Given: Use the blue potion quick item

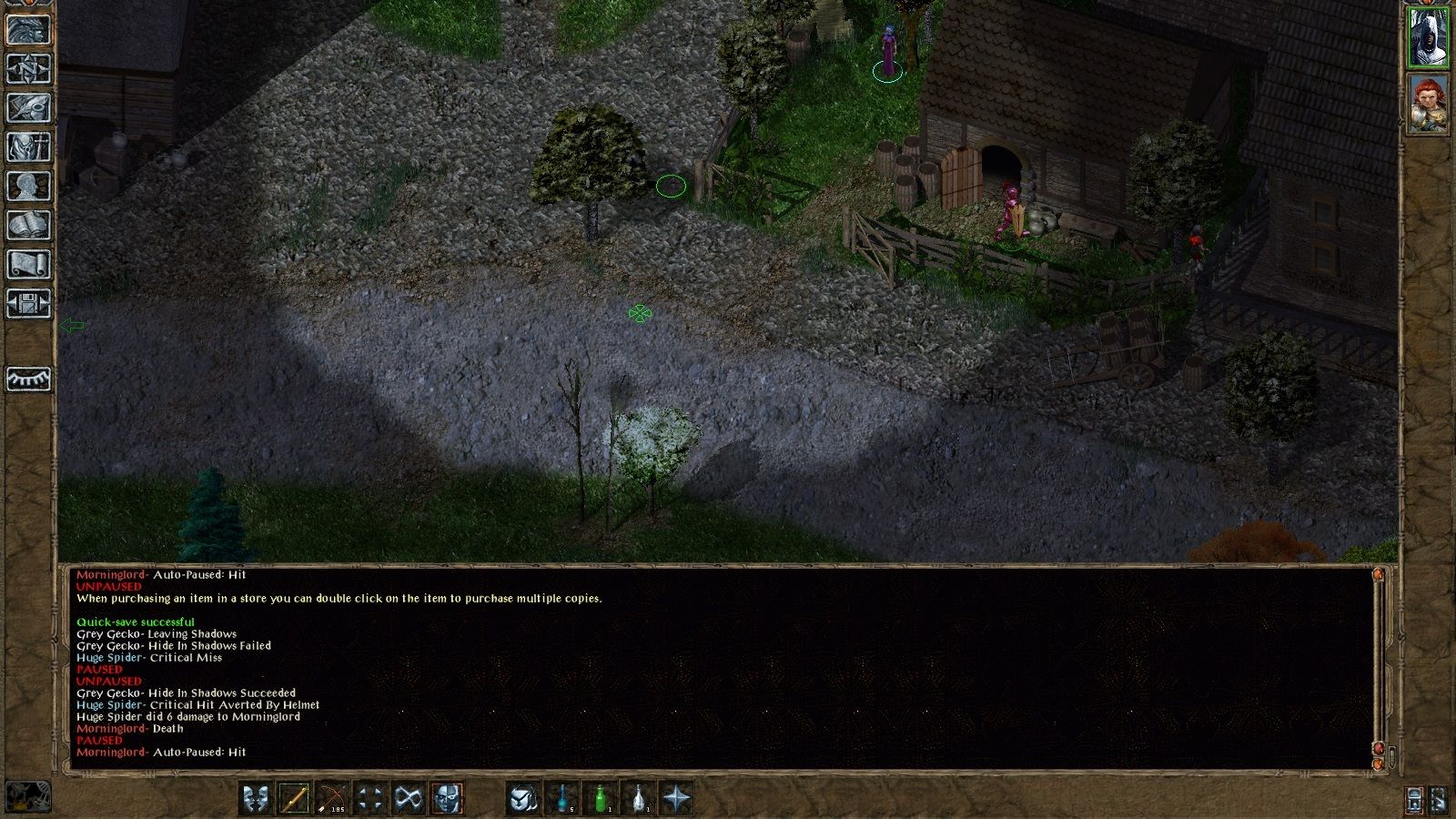Looking at the screenshot, I should (562, 799).
